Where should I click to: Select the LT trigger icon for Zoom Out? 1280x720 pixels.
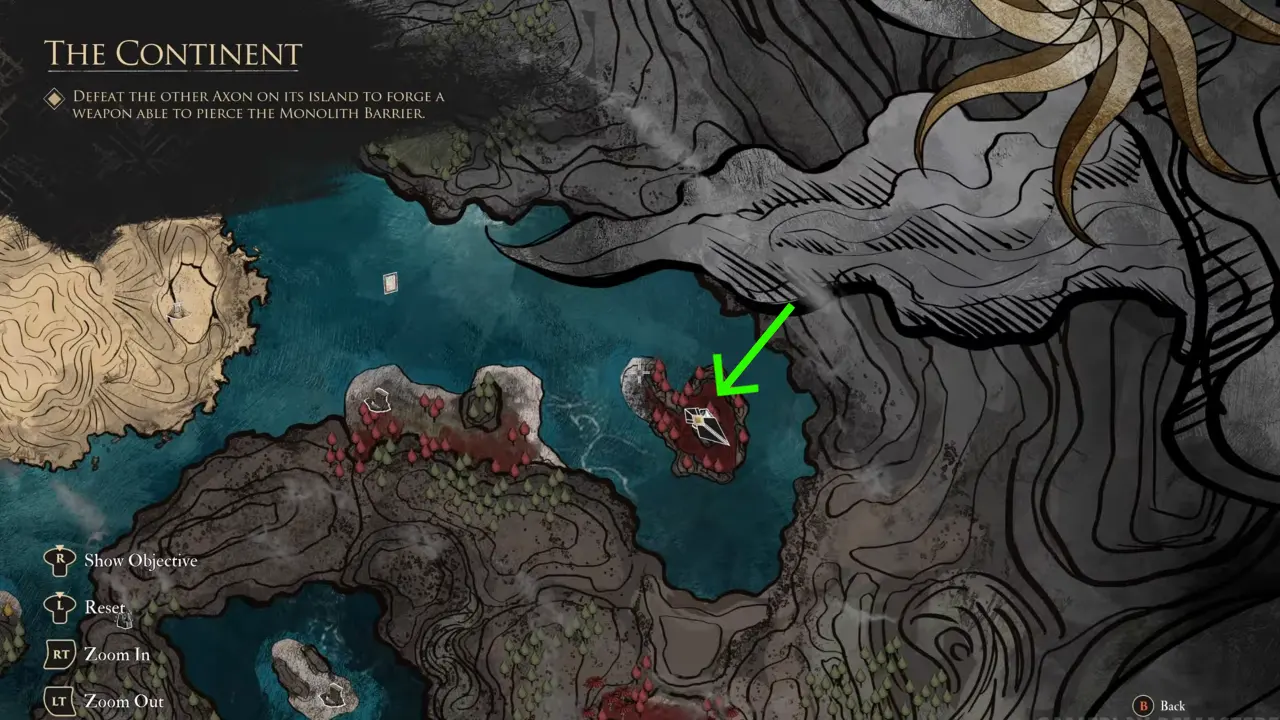click(x=59, y=701)
